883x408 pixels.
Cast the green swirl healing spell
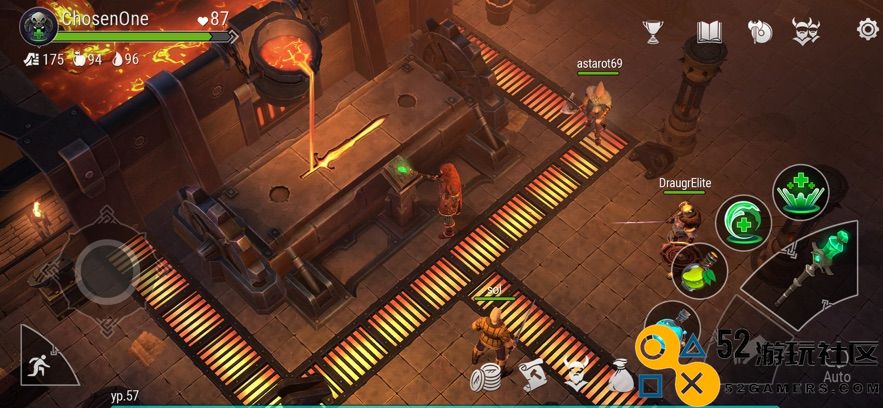tap(741, 221)
